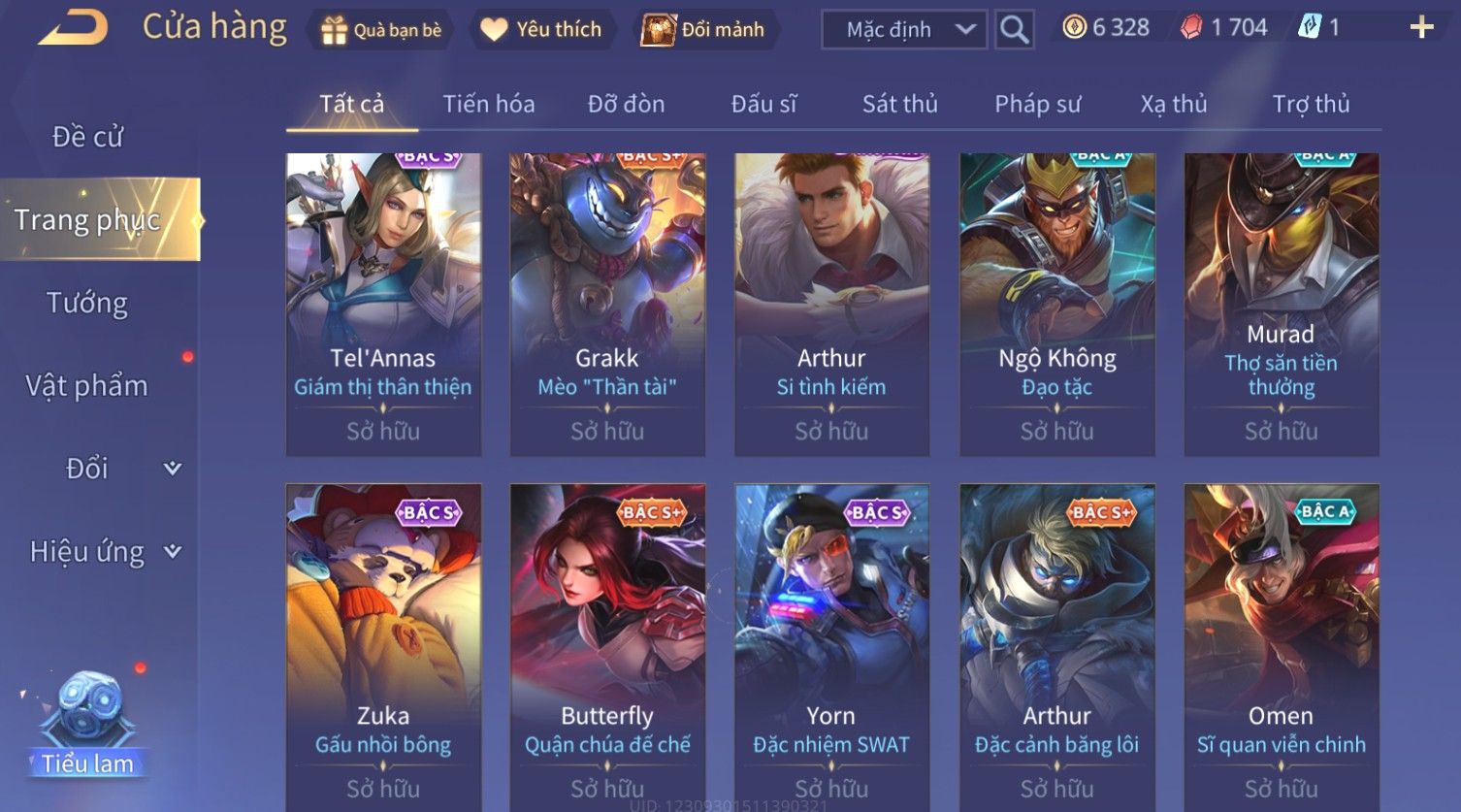Go to the Vật phẩm section
The height and width of the screenshot is (812, 1461).
[87, 386]
